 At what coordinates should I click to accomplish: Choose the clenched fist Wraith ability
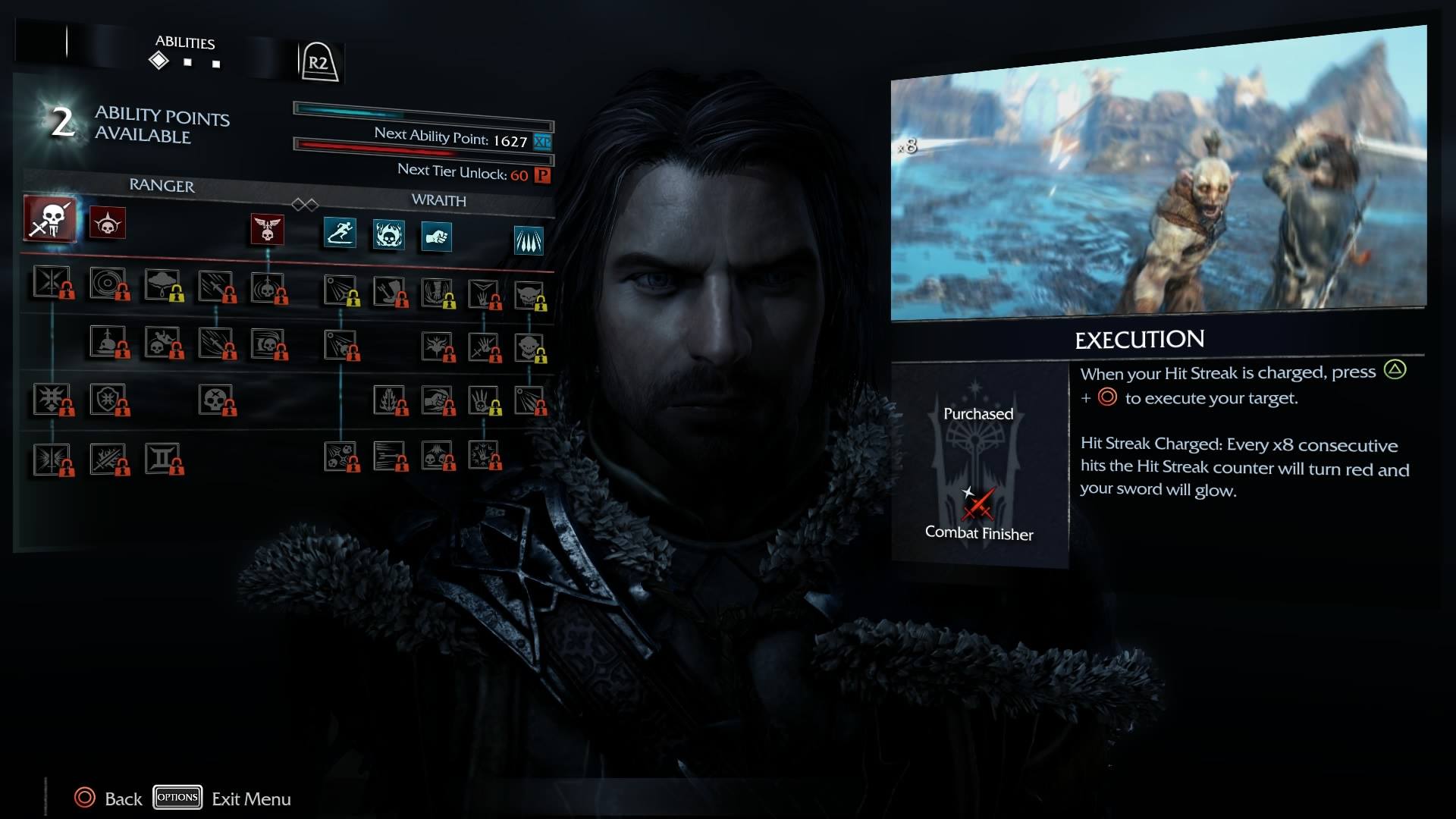pyautogui.click(x=436, y=237)
